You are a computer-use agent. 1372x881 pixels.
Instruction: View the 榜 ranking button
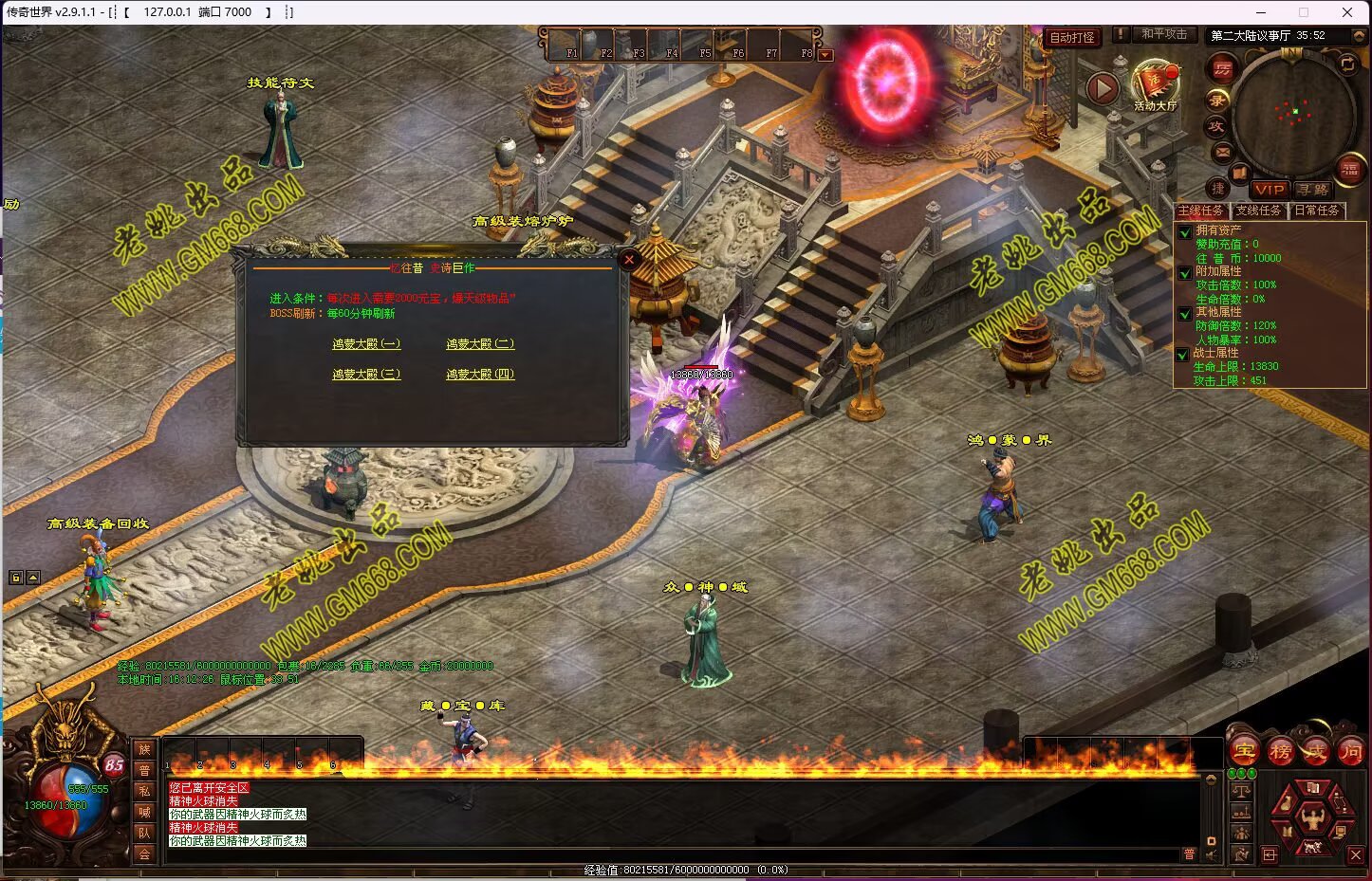click(1280, 752)
